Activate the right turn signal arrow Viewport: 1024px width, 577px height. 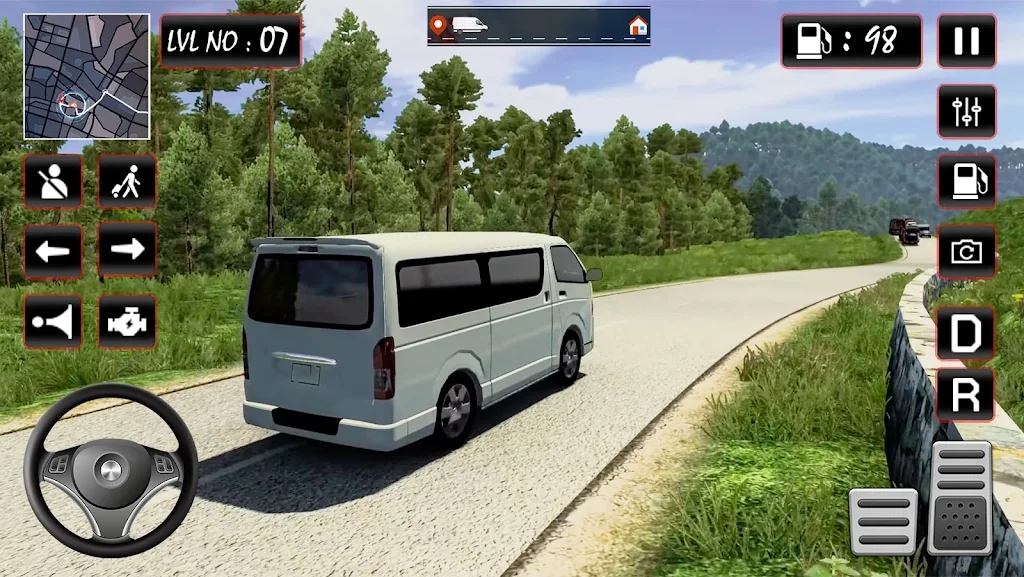(x=127, y=250)
